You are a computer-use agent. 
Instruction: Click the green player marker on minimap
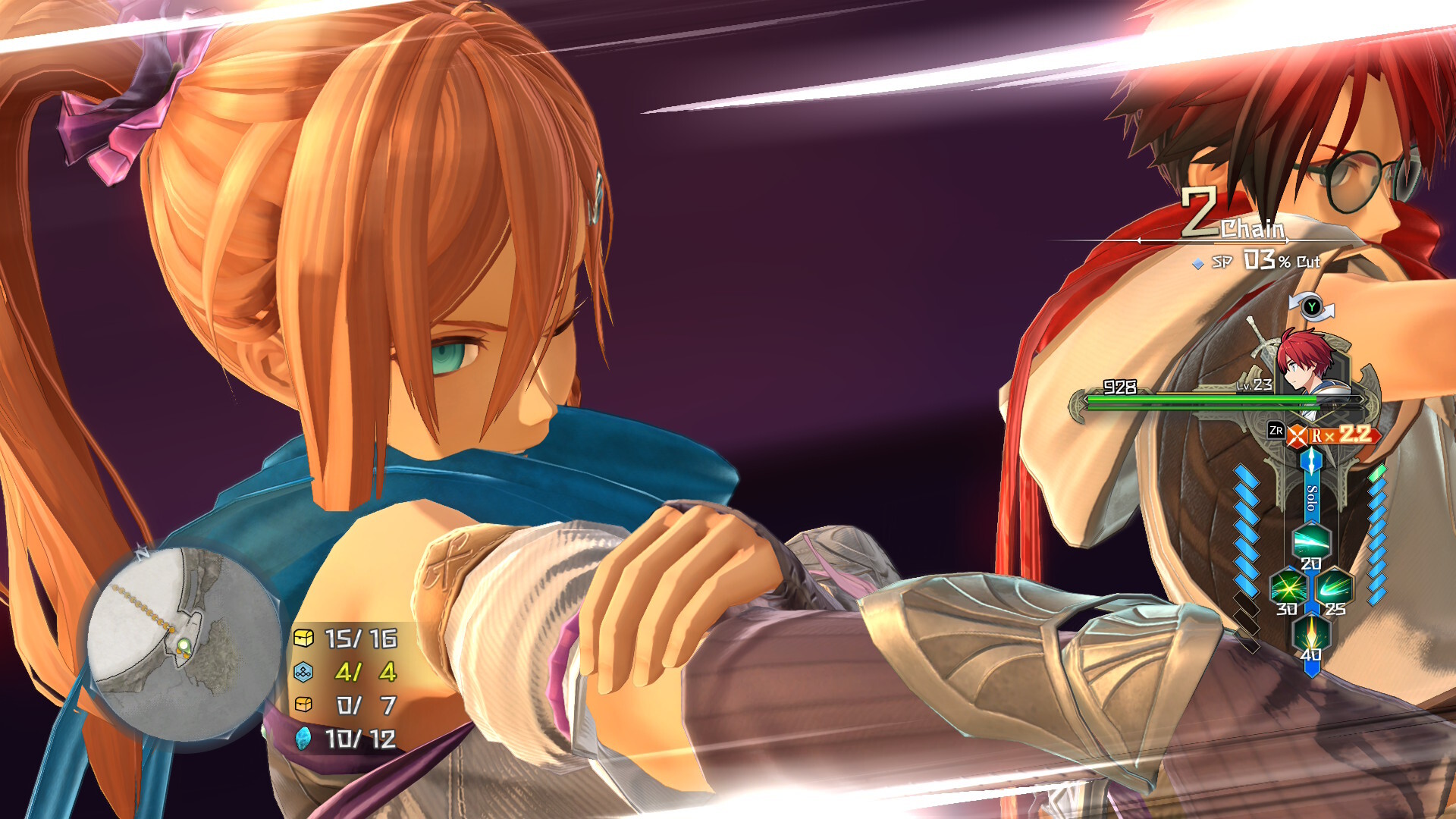pyautogui.click(x=184, y=646)
